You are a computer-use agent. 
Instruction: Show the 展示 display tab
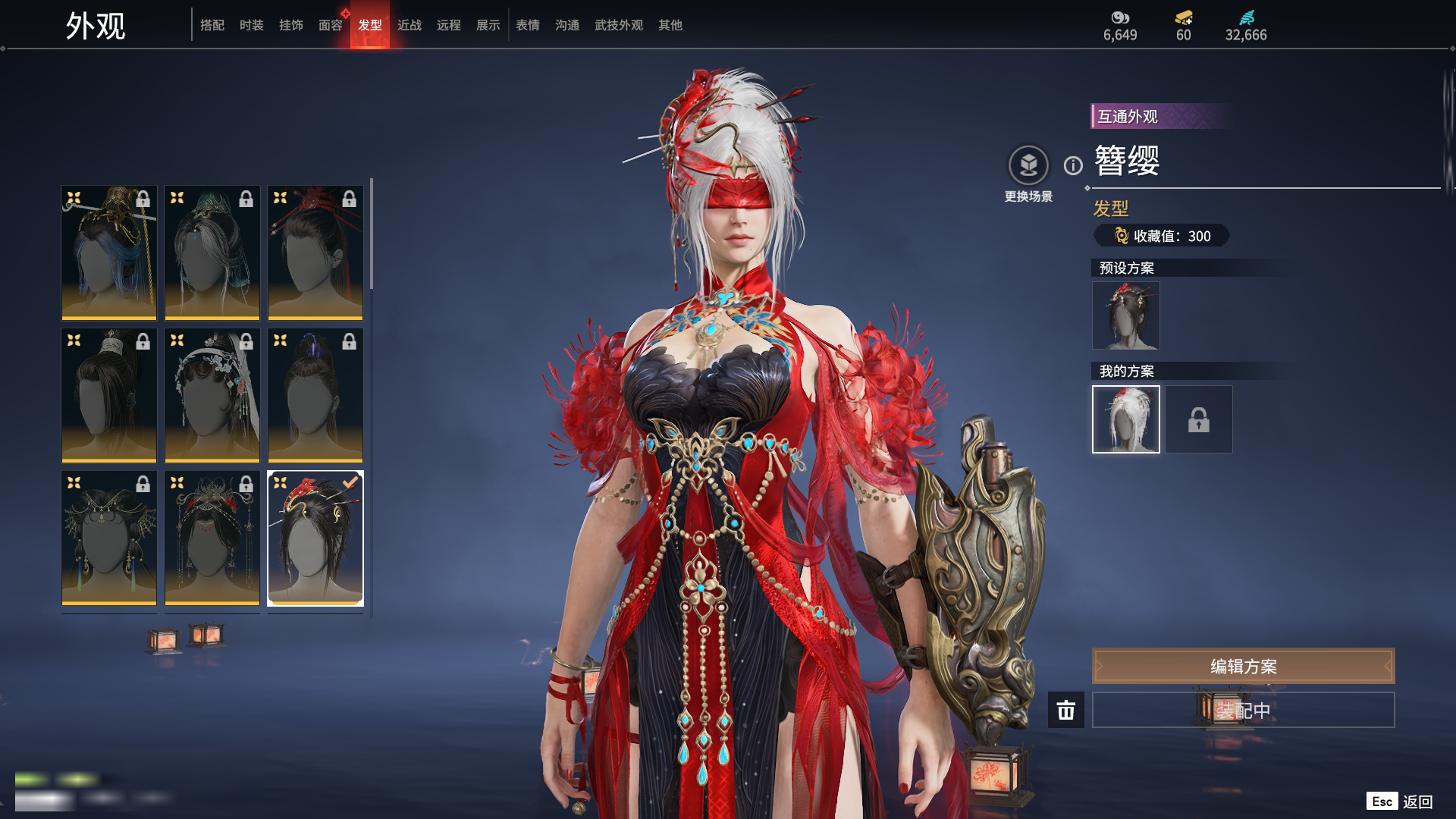pos(488,25)
